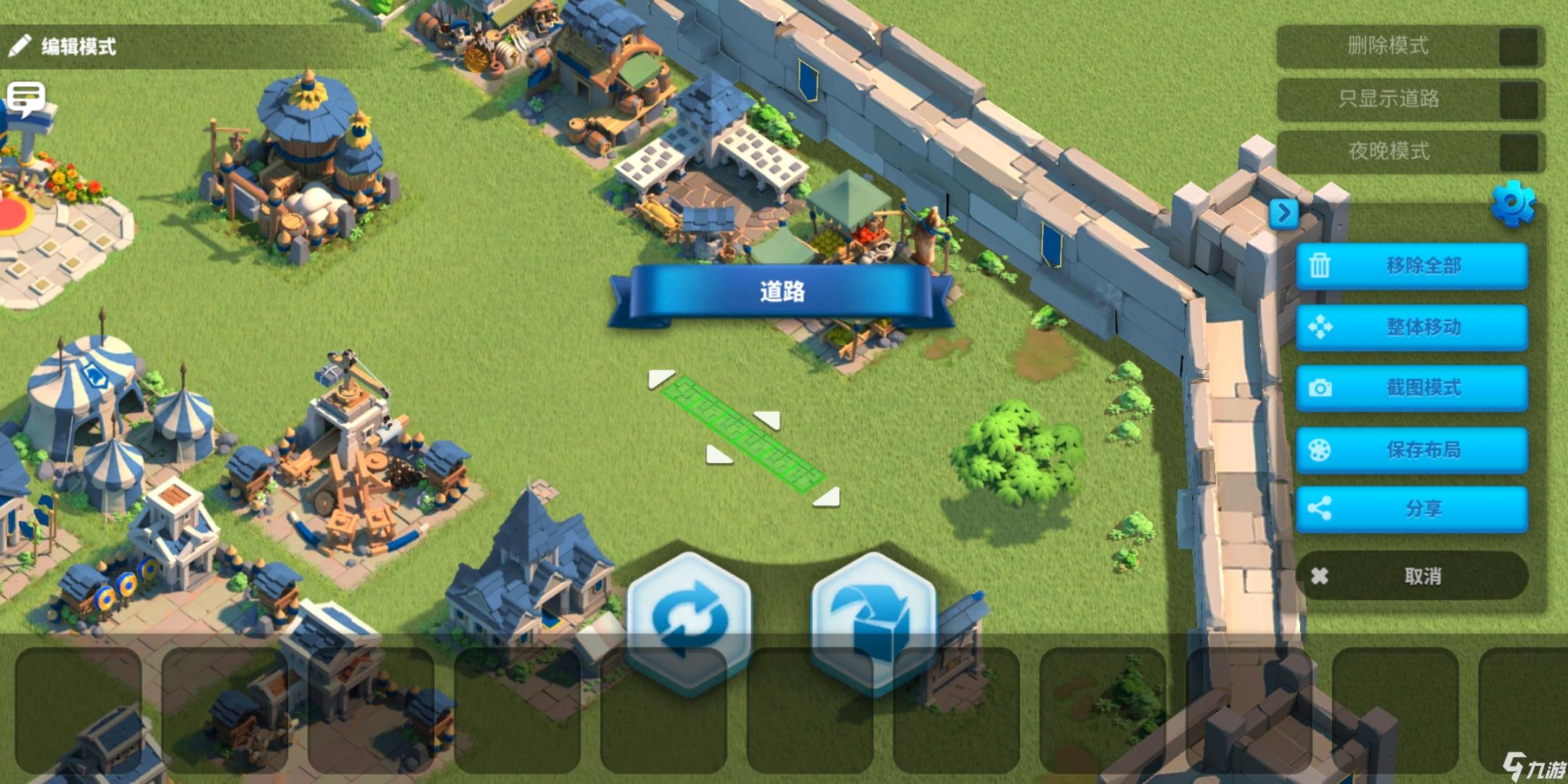Activate 截图模式 screenshot mode

[1411, 388]
